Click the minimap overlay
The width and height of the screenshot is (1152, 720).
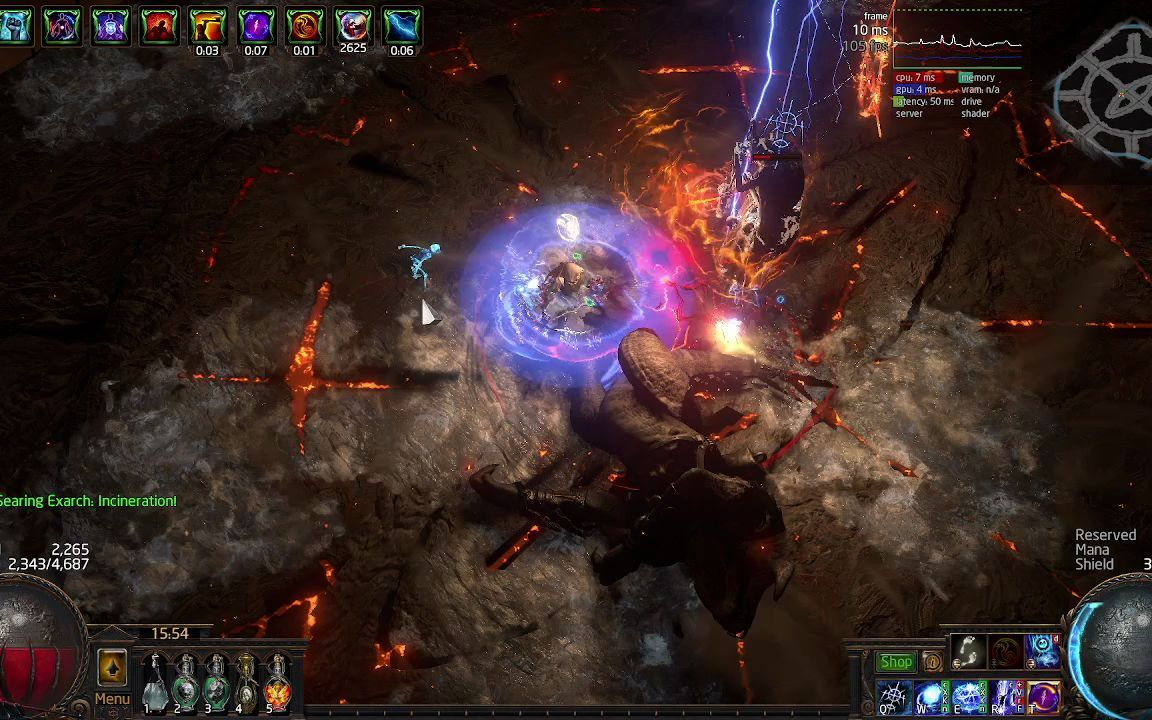coord(1105,92)
